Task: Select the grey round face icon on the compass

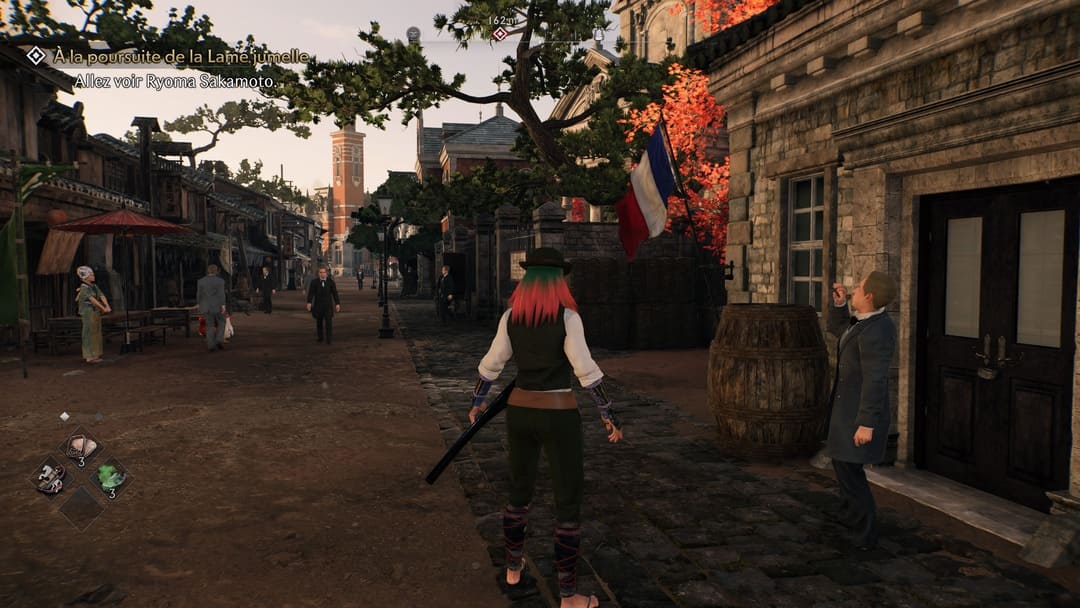Action: click(x=414, y=35)
